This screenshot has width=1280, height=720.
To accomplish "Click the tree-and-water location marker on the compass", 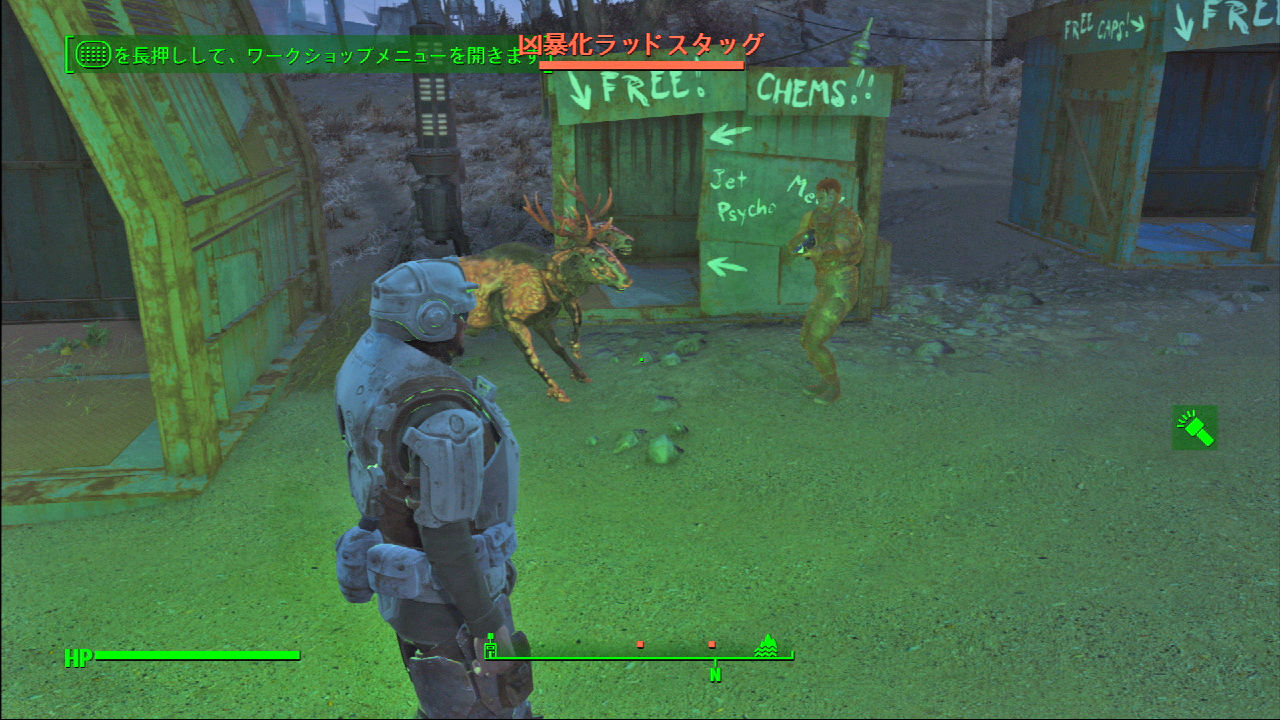I will click(767, 647).
